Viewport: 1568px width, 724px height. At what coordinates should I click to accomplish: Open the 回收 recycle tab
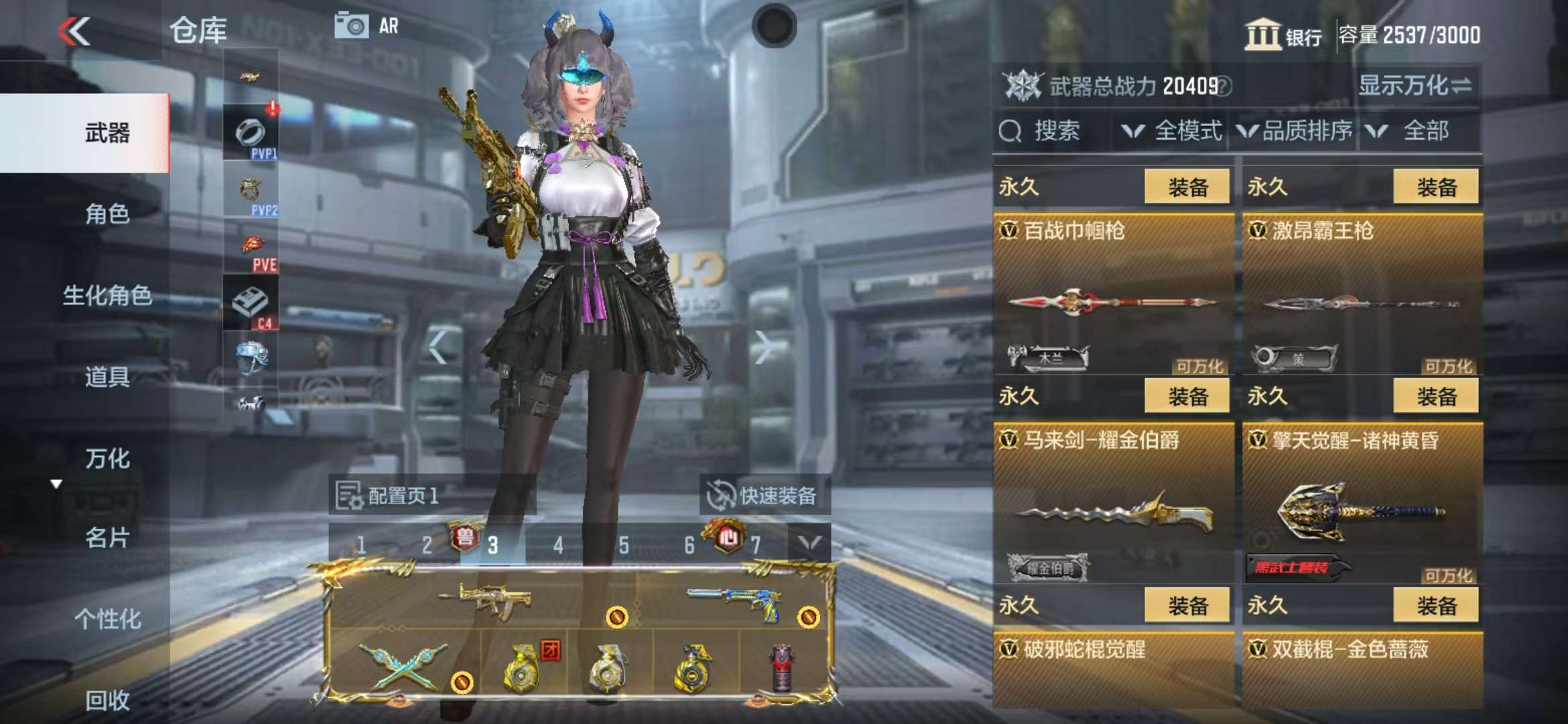[x=107, y=700]
